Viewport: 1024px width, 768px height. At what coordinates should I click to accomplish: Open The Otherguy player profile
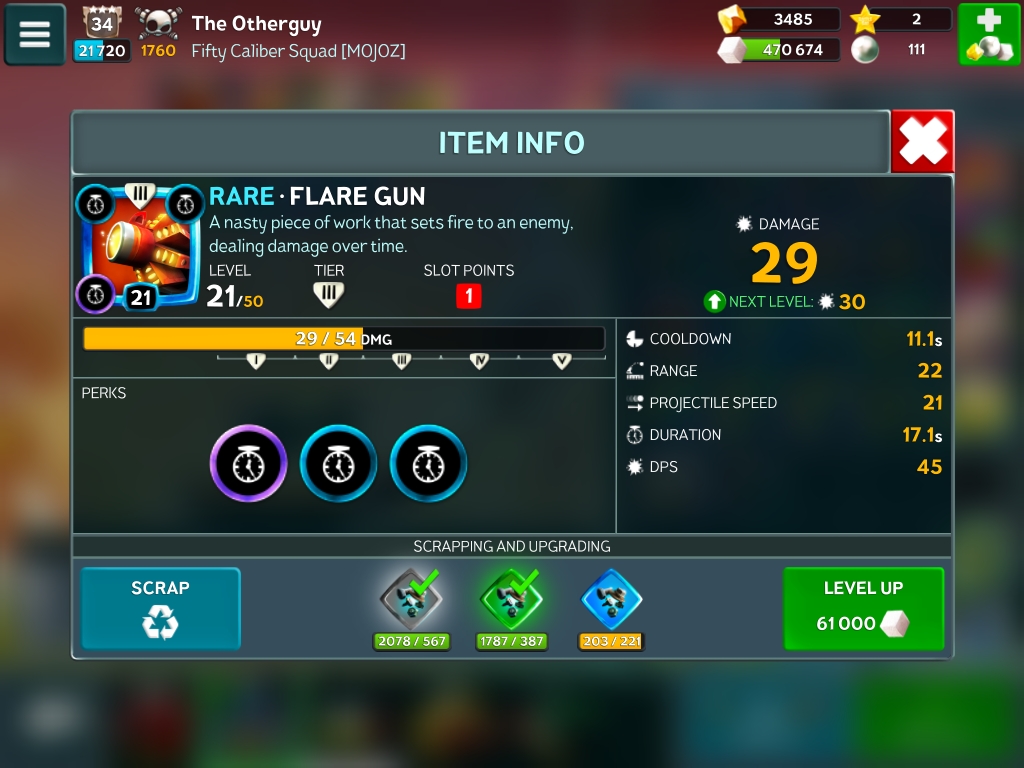tap(255, 23)
